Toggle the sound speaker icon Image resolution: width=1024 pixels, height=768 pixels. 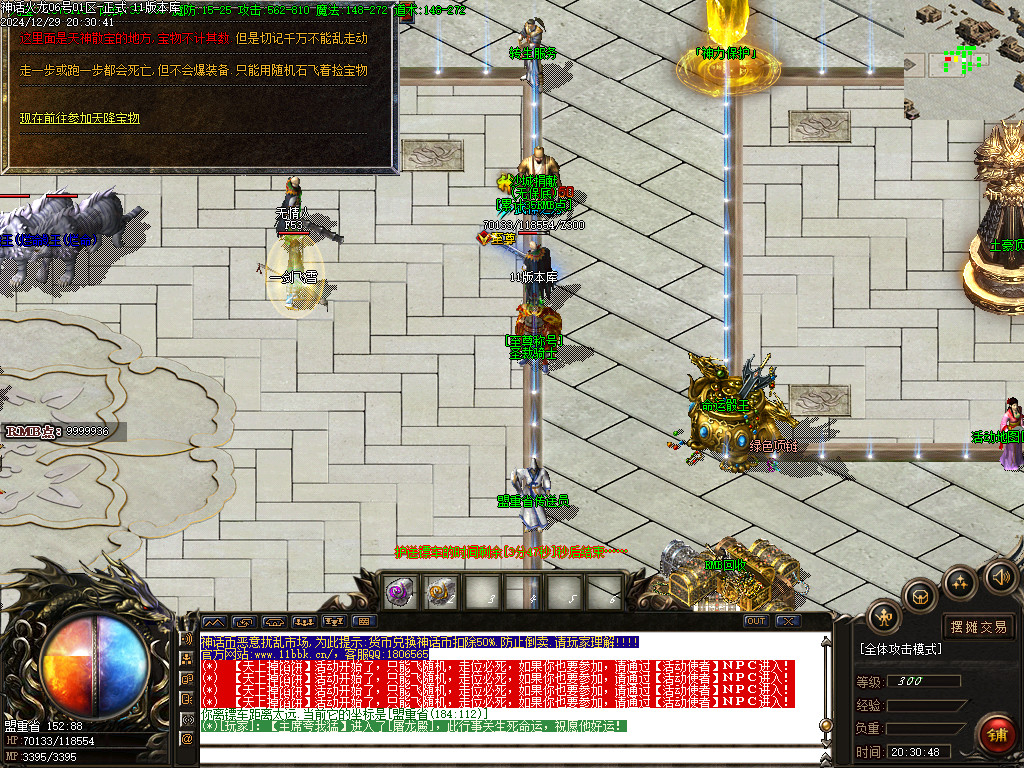(1001, 577)
